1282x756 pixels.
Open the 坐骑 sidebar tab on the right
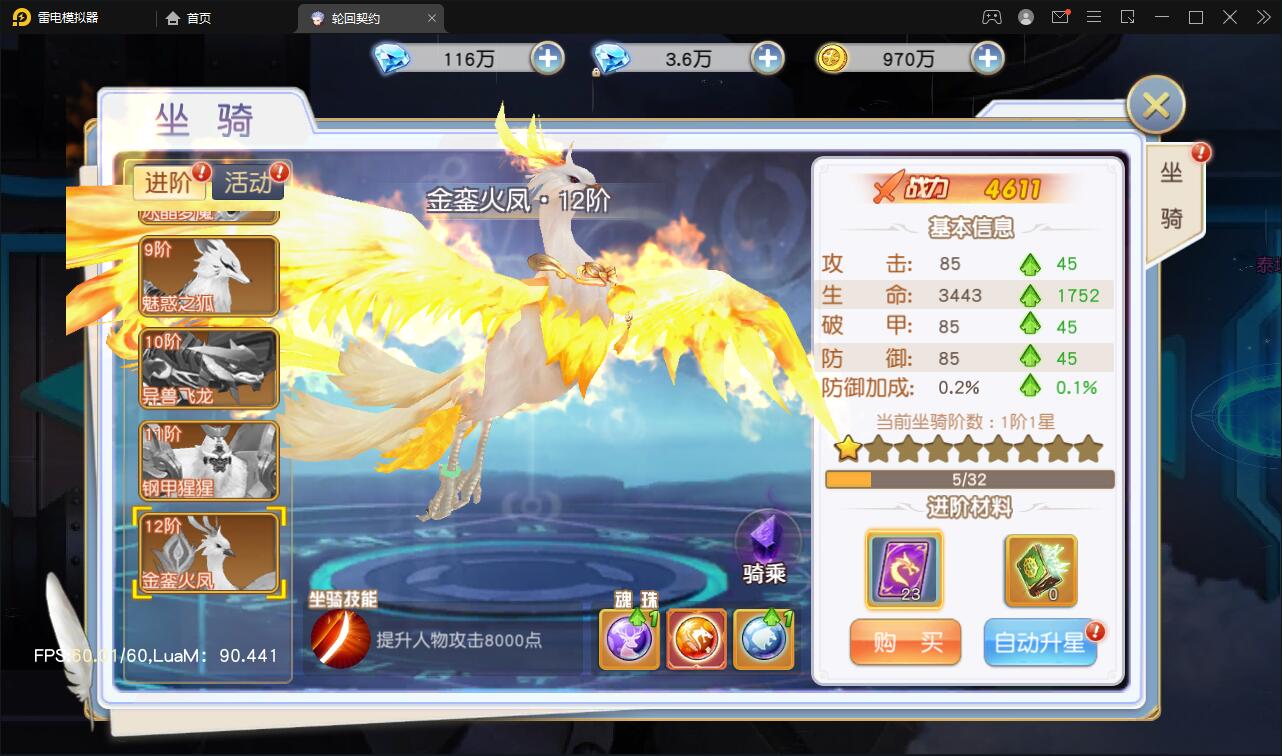[x=1172, y=196]
